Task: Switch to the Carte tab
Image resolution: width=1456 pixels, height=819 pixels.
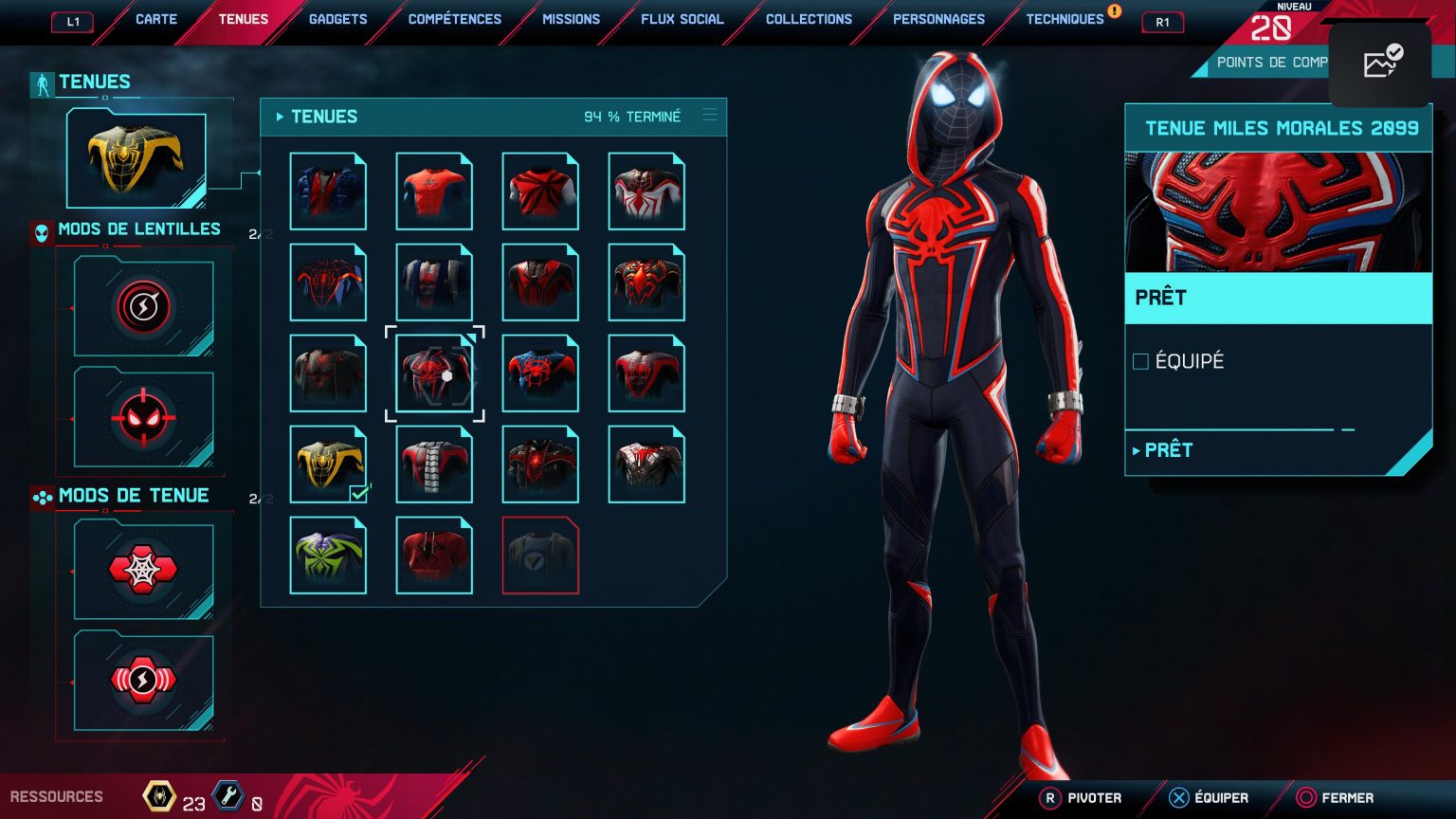Action: 156,19
